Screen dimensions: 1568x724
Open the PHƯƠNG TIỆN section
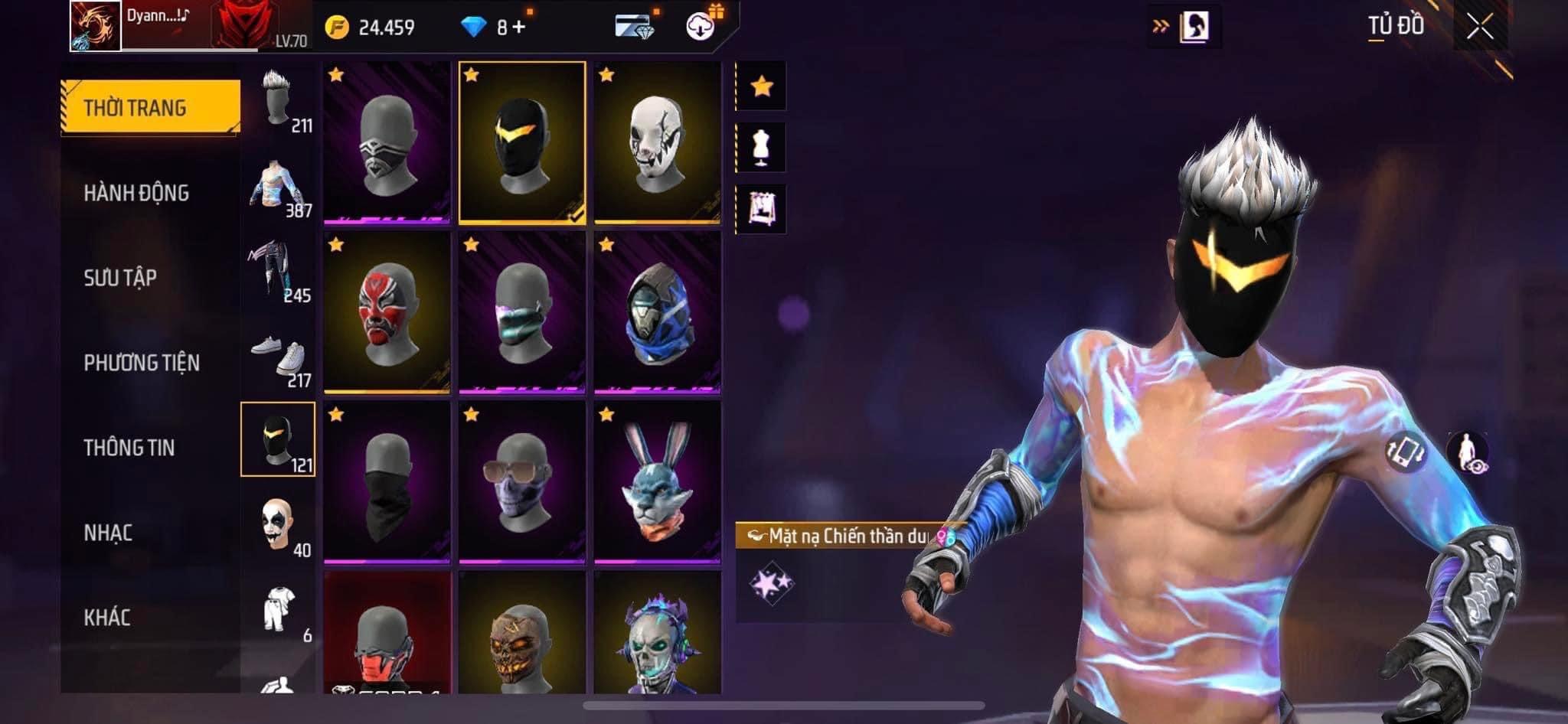[x=142, y=363]
